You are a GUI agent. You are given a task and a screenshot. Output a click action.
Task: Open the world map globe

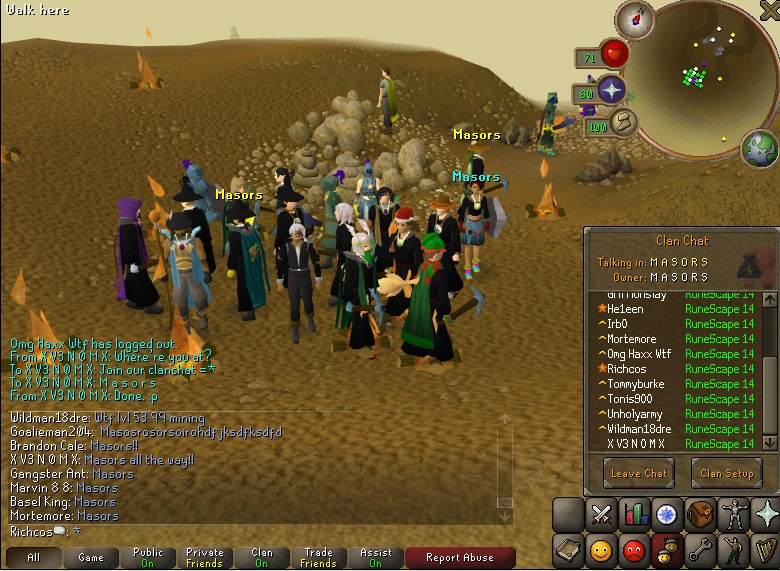(x=759, y=148)
